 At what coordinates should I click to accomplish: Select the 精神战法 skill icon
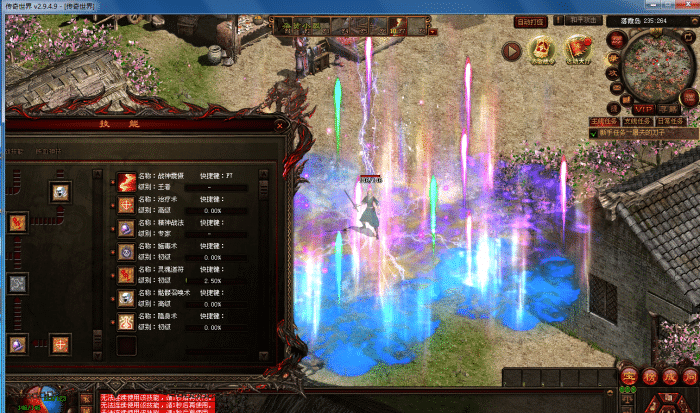127,228
